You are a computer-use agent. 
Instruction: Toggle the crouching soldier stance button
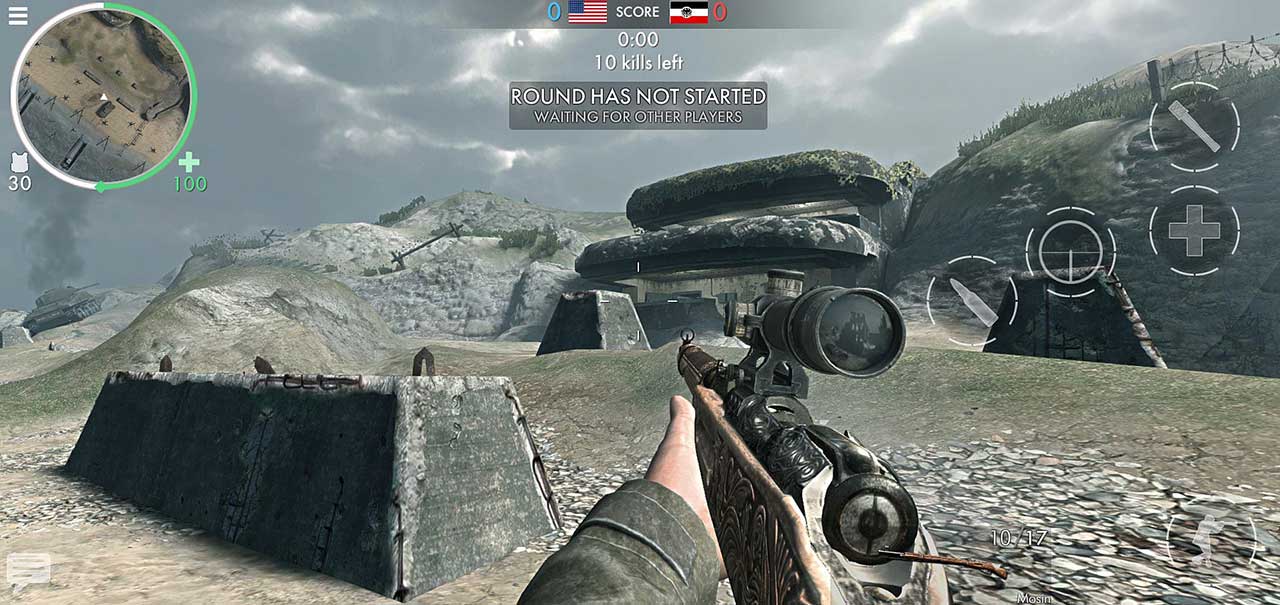1211,541
